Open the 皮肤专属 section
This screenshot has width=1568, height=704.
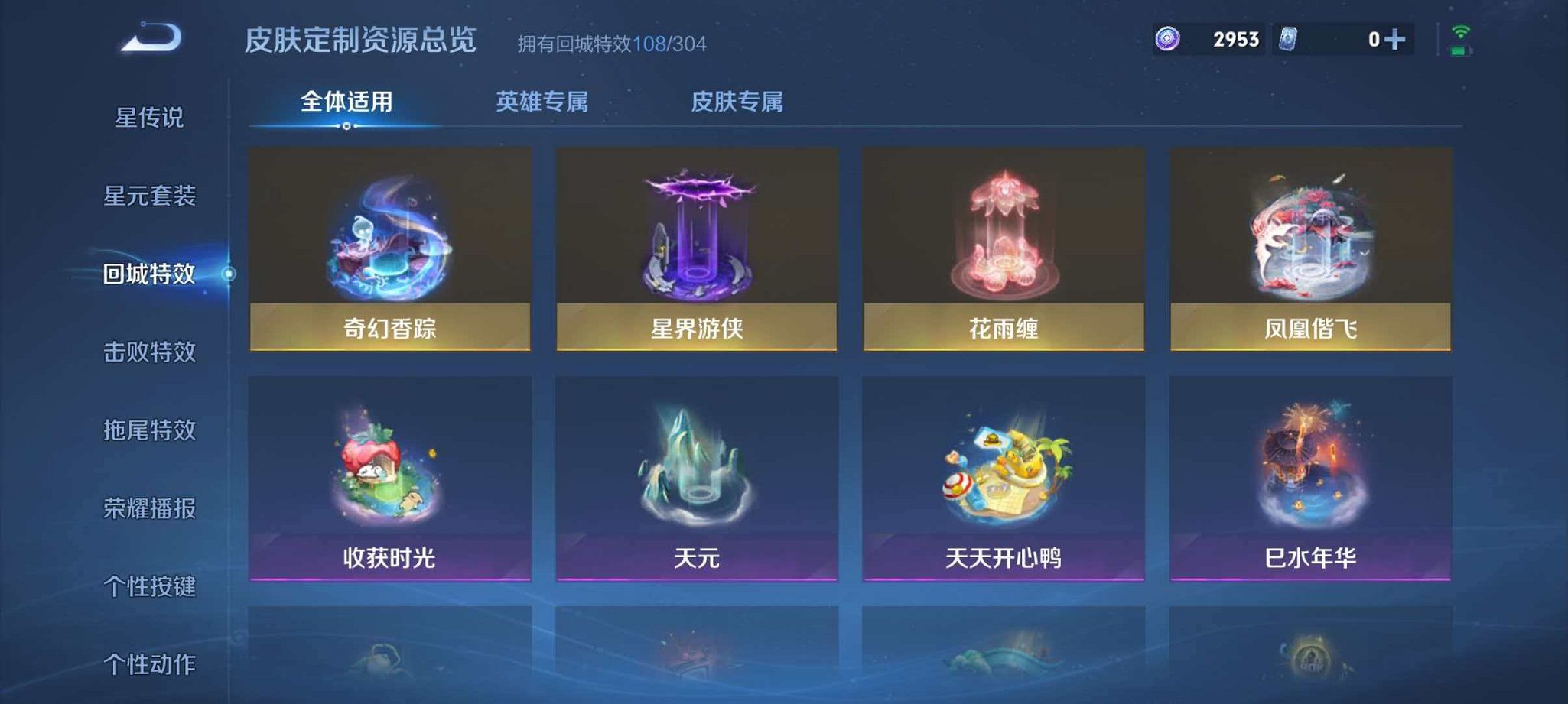[739, 101]
